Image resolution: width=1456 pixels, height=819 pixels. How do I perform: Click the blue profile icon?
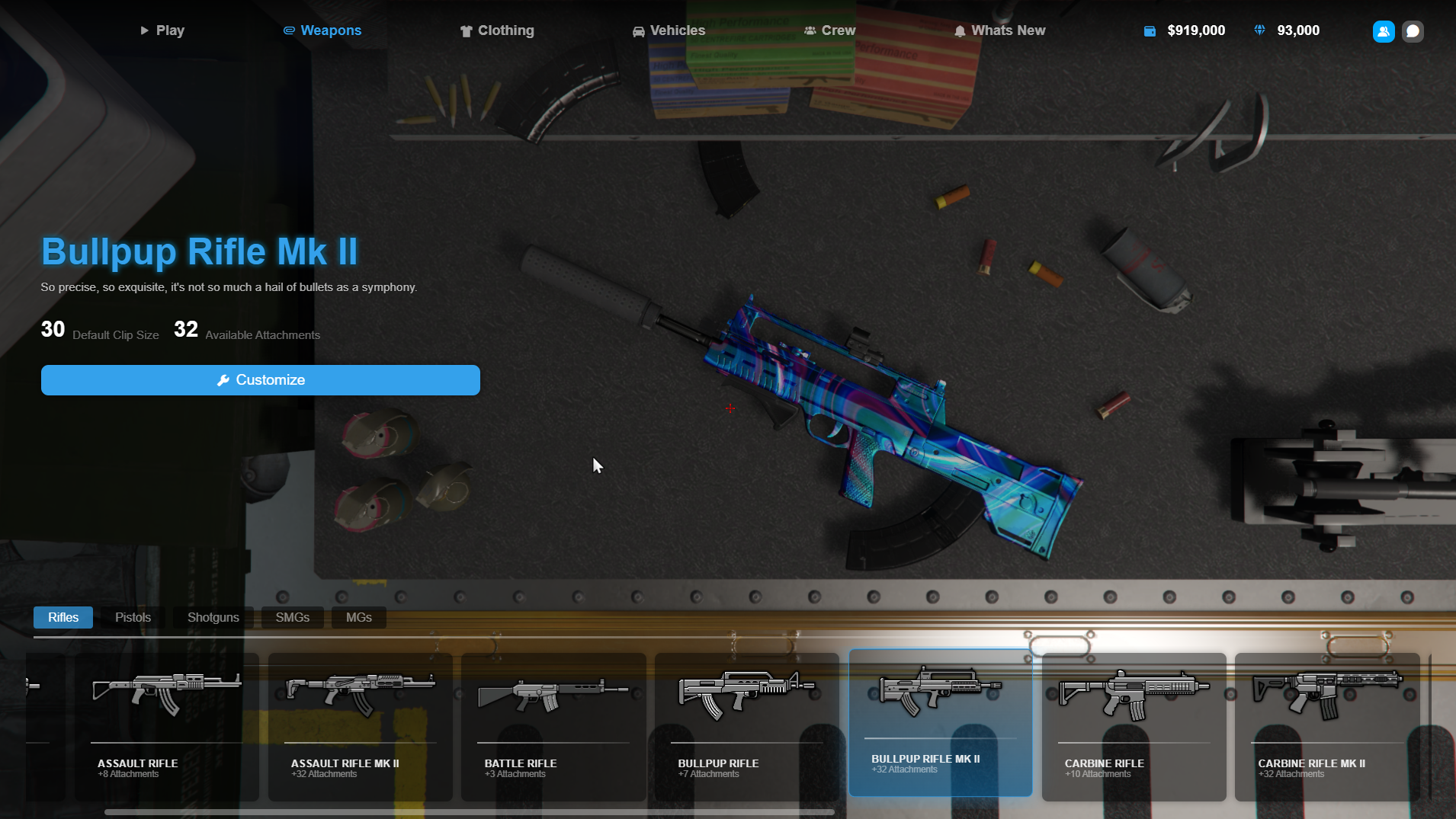coord(1383,31)
